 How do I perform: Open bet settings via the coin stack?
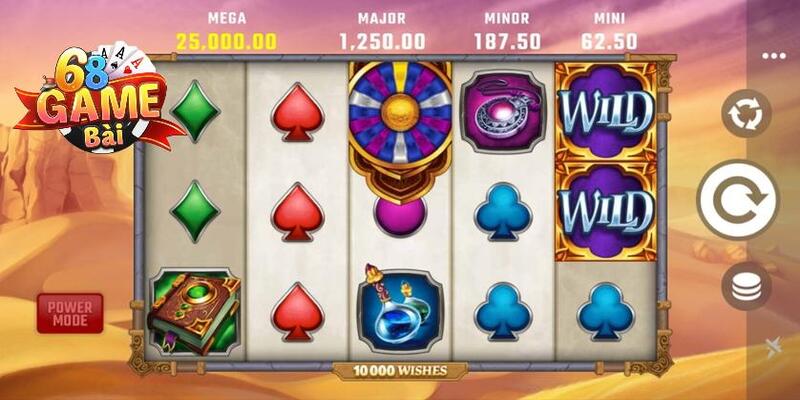(743, 287)
